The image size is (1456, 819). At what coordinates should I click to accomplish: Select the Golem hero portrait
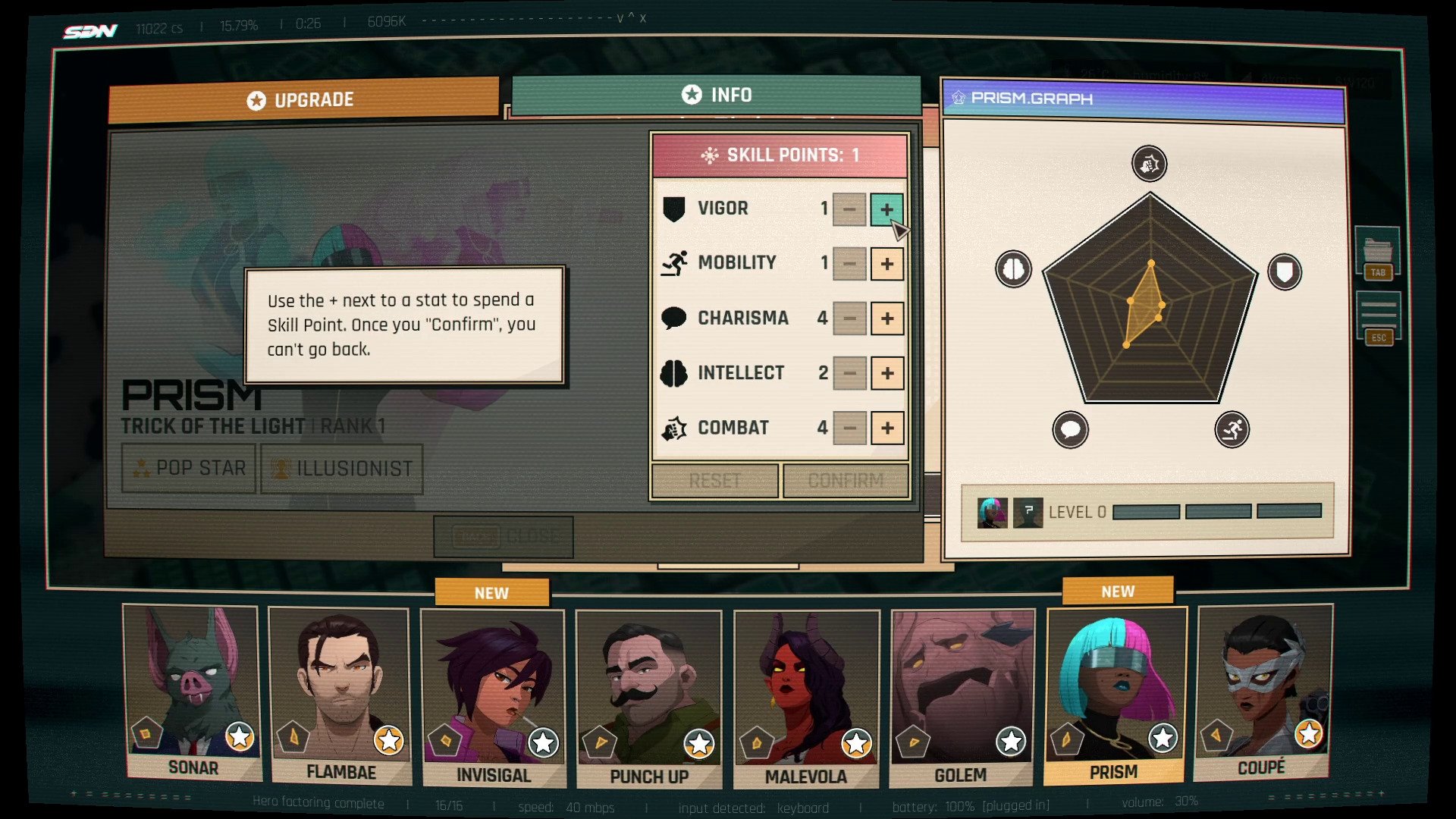pos(961,696)
